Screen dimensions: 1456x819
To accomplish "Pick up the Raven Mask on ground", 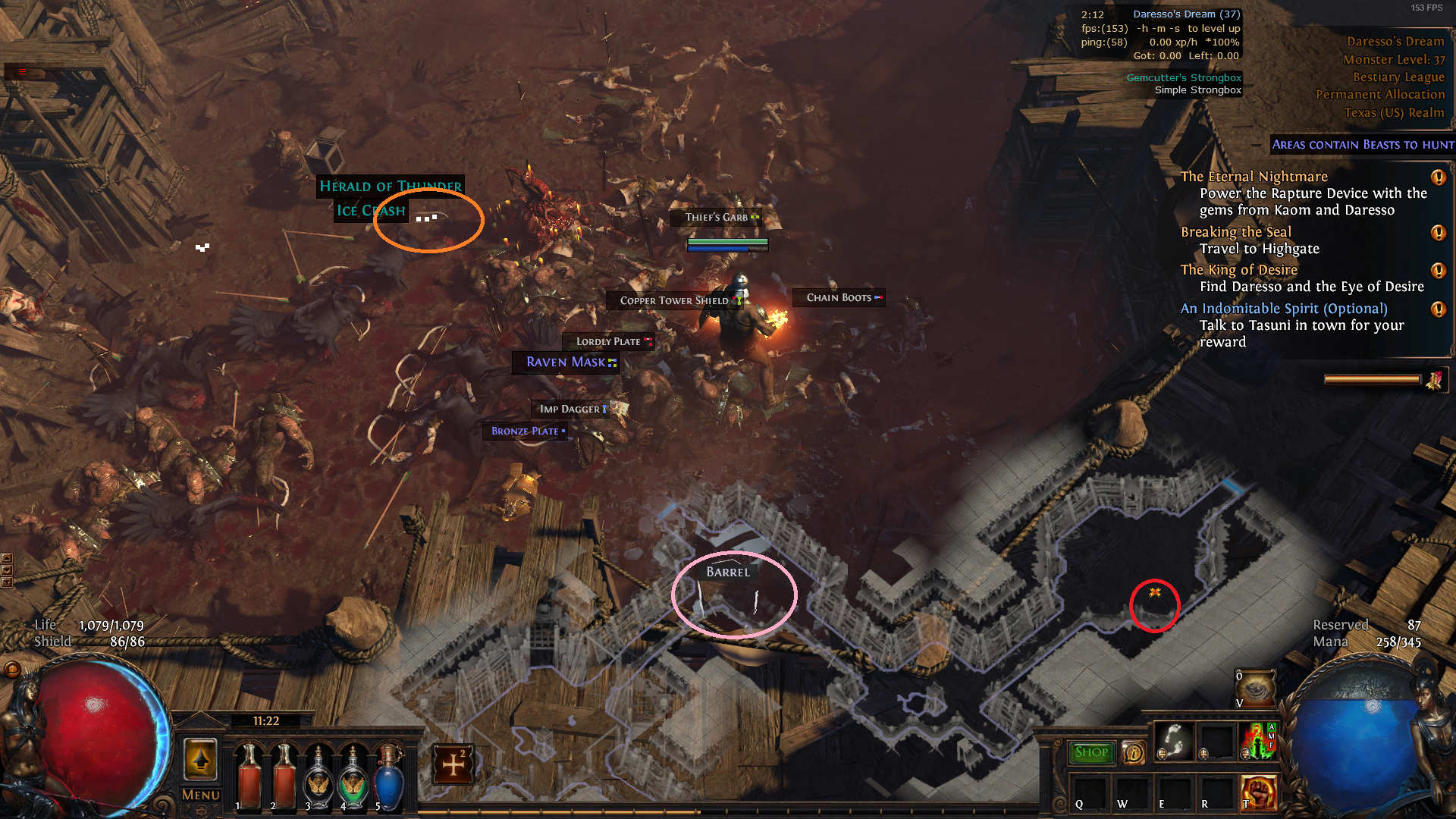I will pos(565,362).
